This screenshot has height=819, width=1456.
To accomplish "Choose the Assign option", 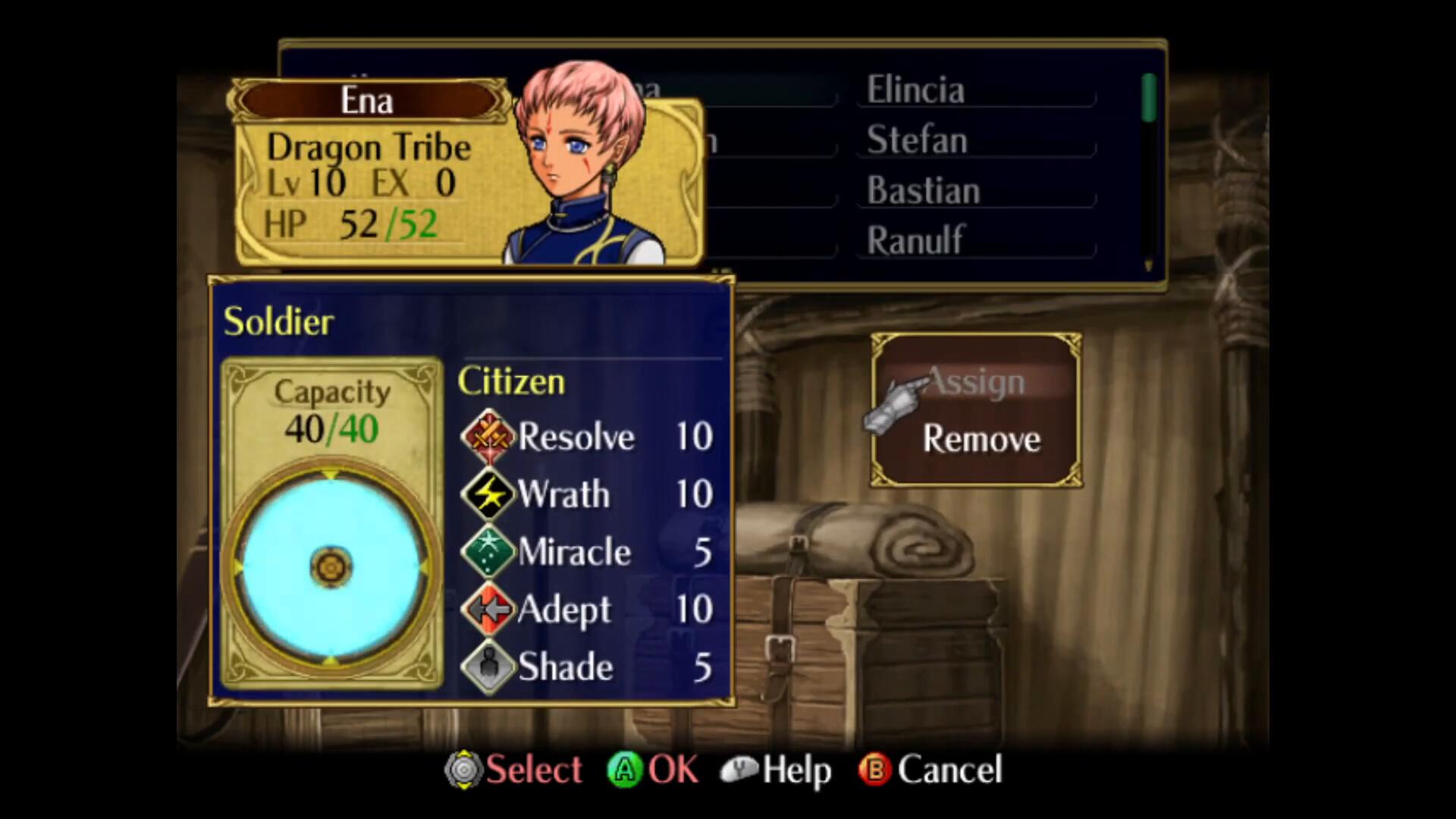I will click(x=975, y=381).
